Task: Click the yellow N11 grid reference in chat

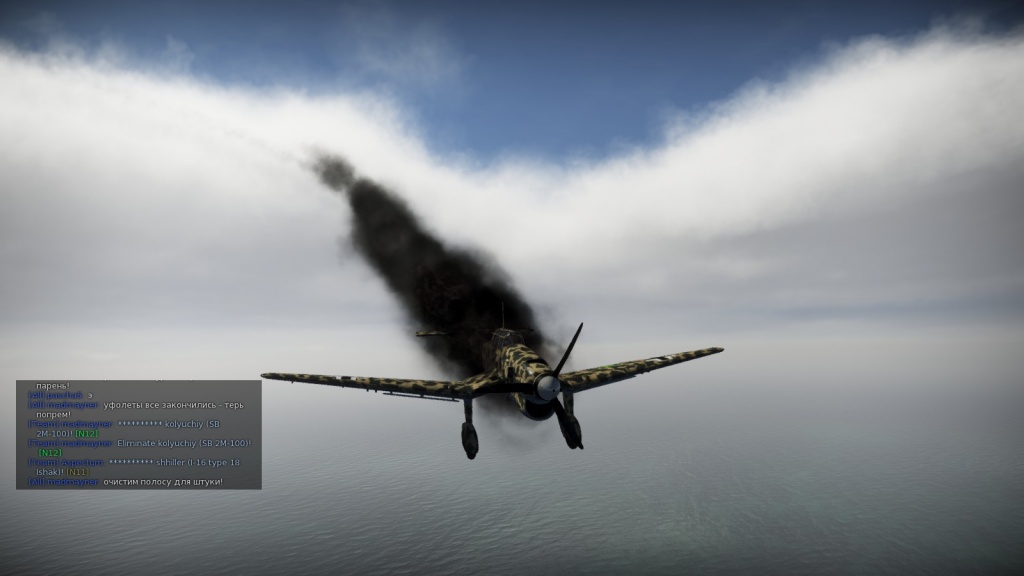Action: (x=76, y=472)
